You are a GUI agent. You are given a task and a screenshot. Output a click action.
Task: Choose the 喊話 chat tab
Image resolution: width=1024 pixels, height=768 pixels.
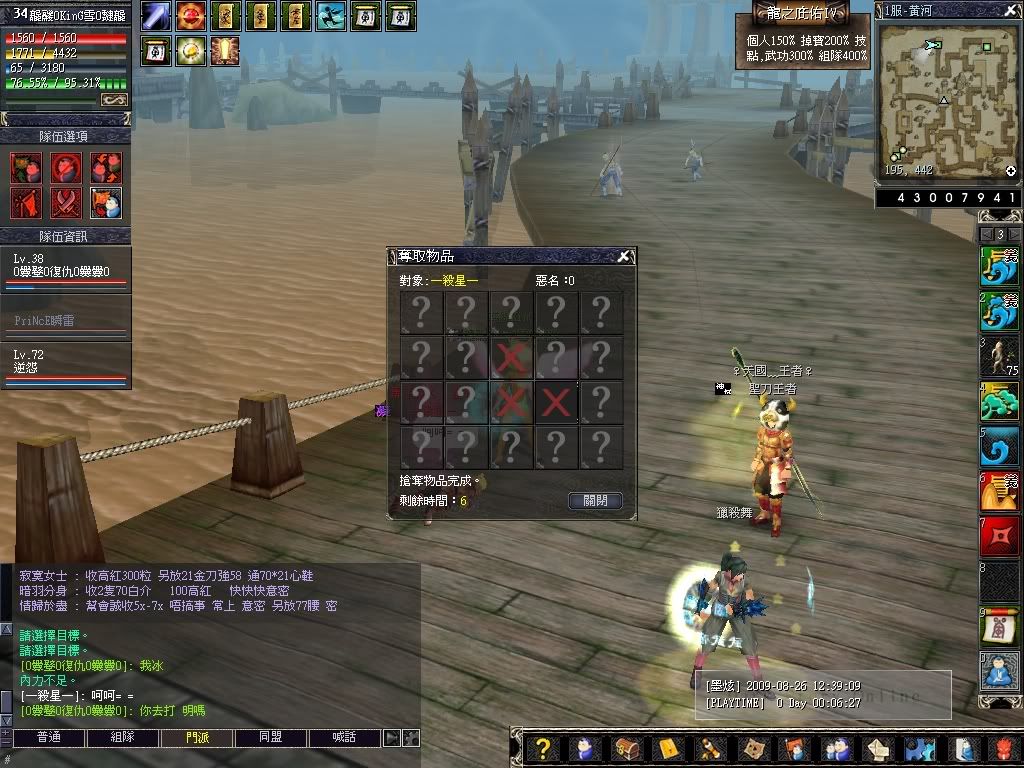345,738
